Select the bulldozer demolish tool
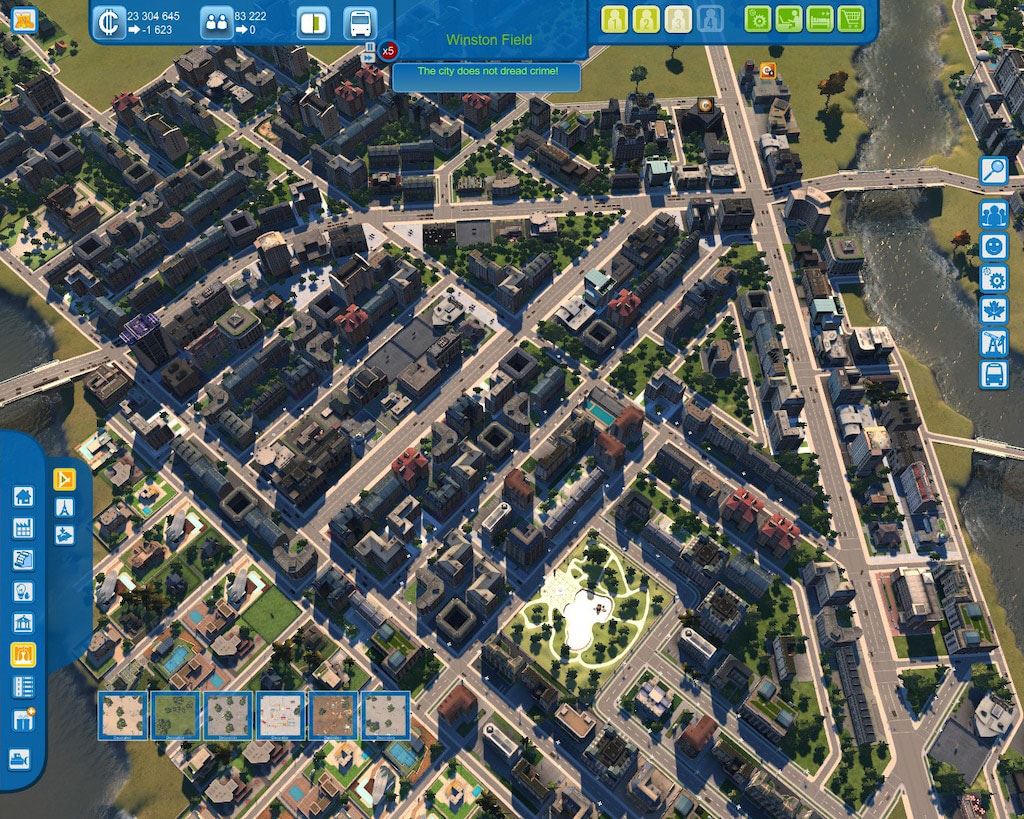The width and height of the screenshot is (1024, 819). [21, 758]
